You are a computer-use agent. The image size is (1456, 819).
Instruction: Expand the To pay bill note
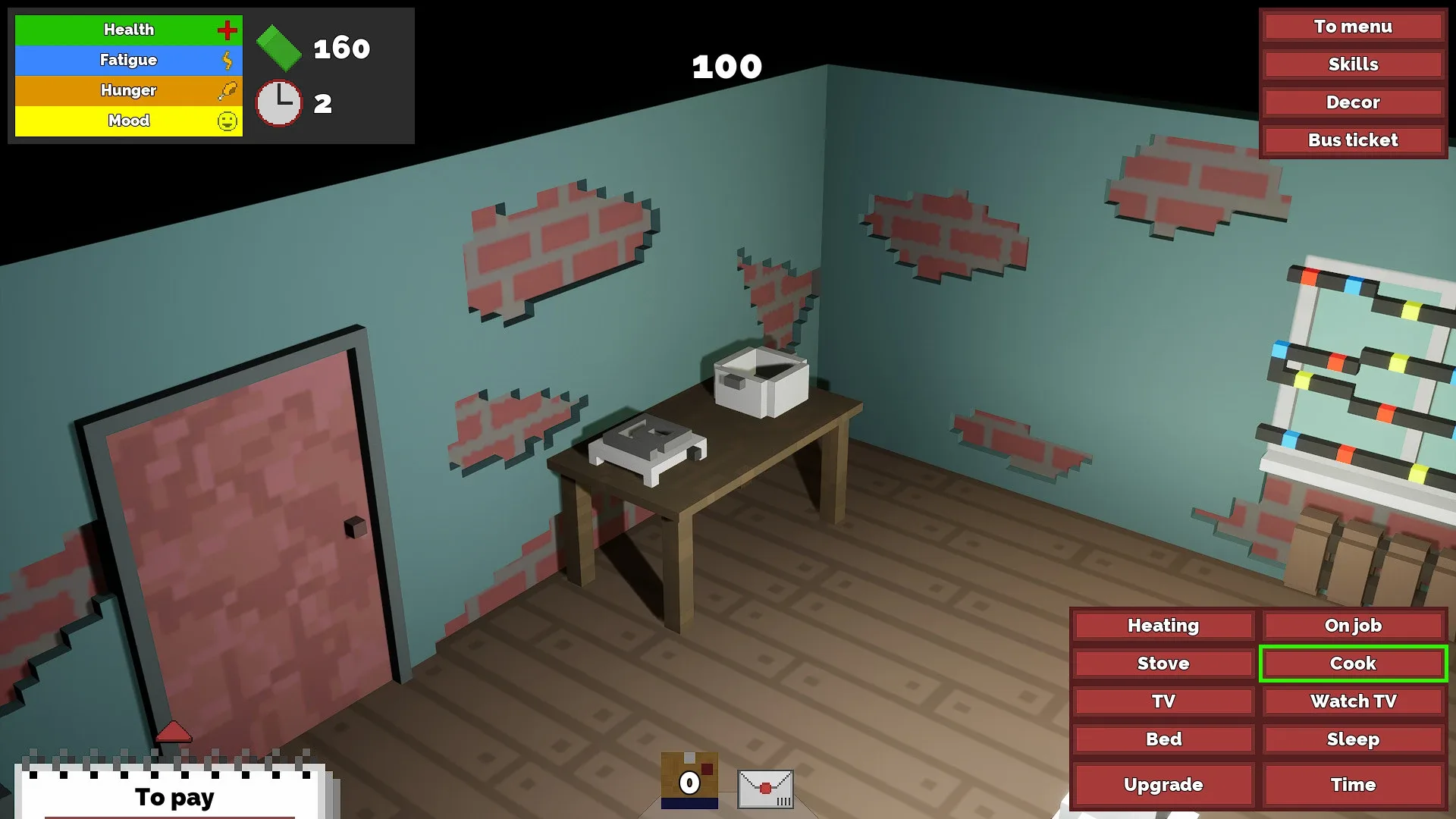pyautogui.click(x=173, y=797)
